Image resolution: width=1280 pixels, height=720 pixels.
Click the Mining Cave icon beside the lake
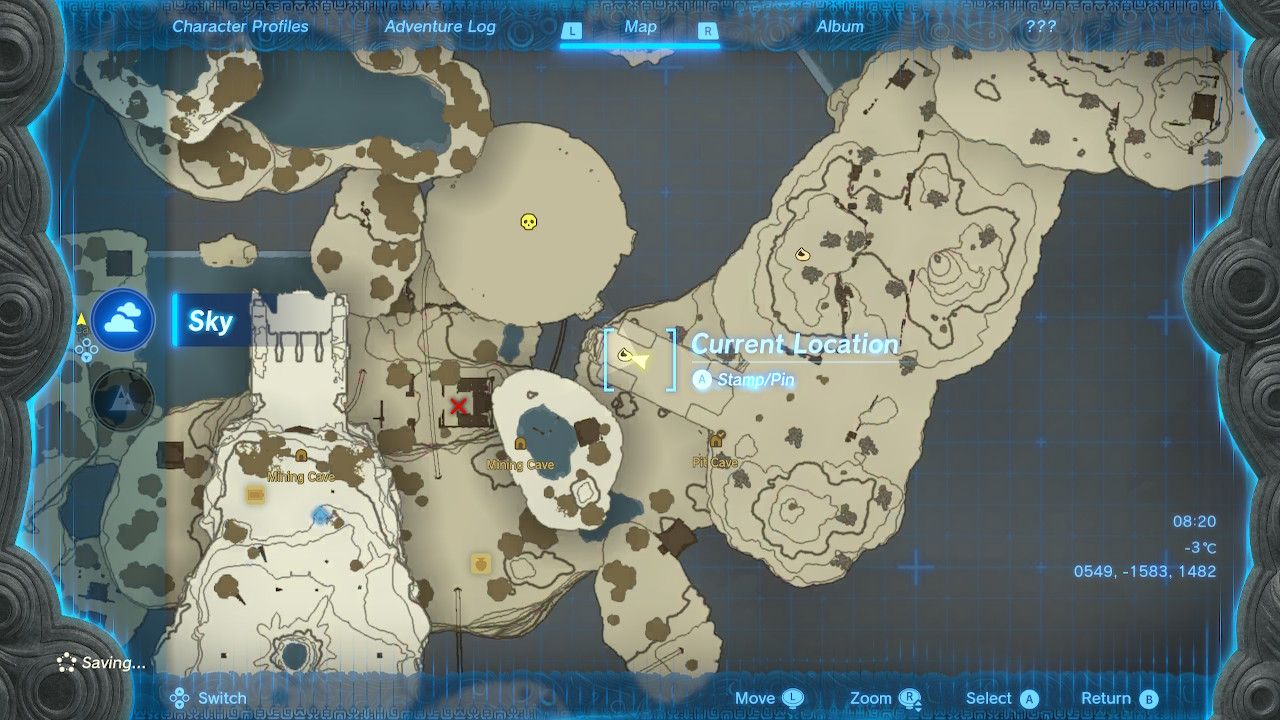click(519, 441)
